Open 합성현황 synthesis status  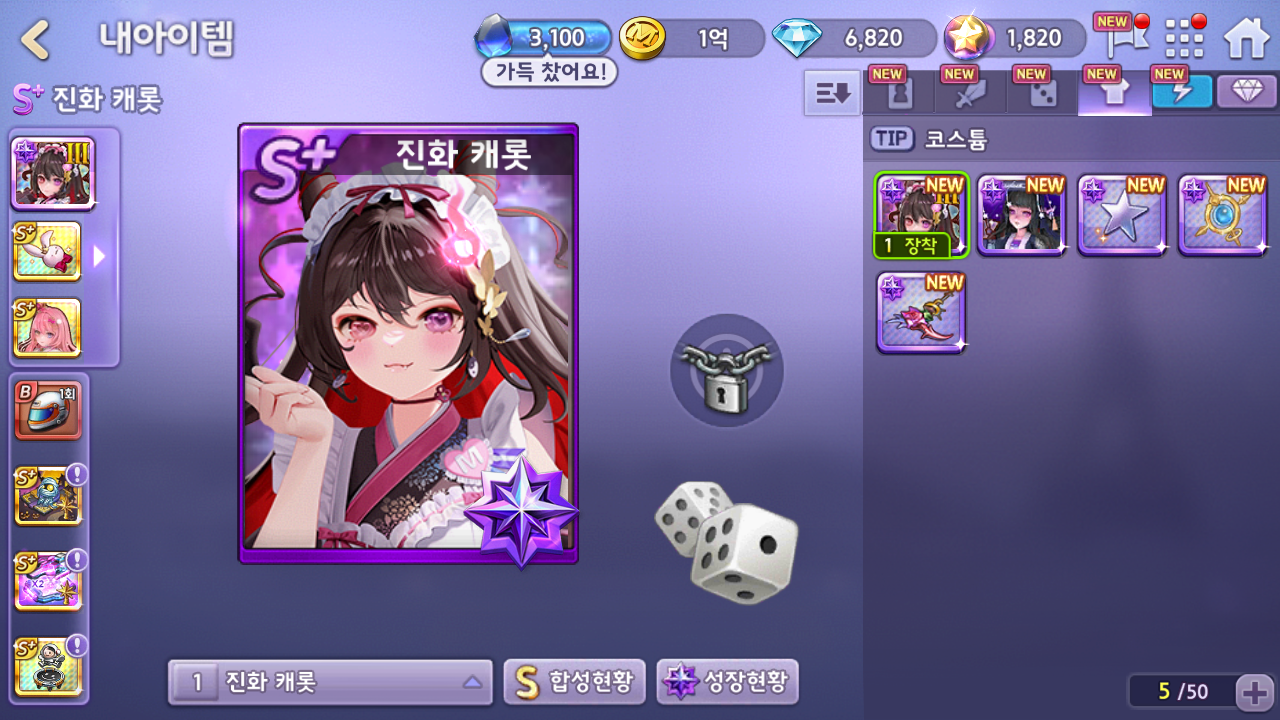pos(574,683)
